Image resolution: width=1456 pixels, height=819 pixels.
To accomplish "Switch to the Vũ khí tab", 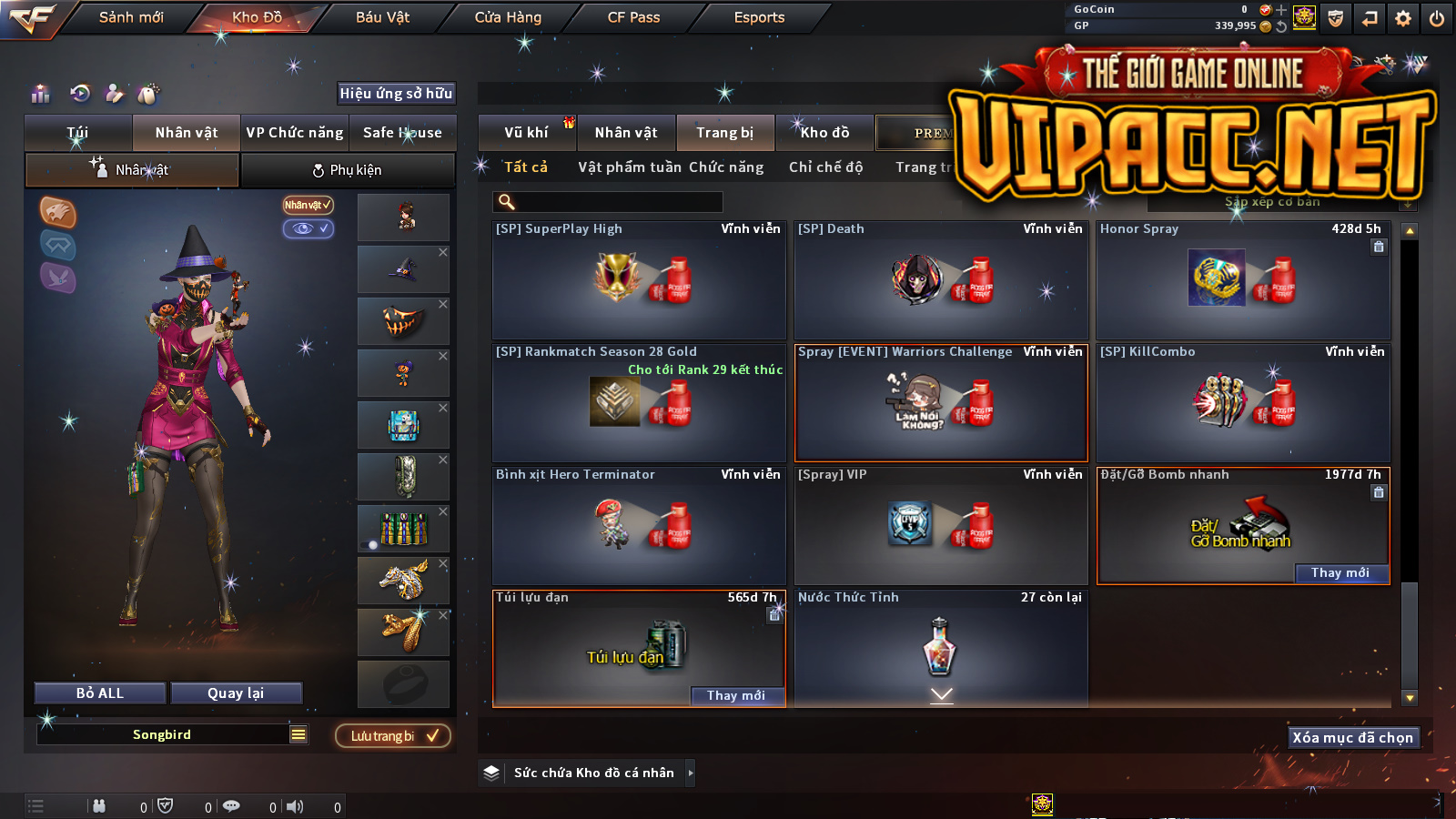I will coord(526,133).
